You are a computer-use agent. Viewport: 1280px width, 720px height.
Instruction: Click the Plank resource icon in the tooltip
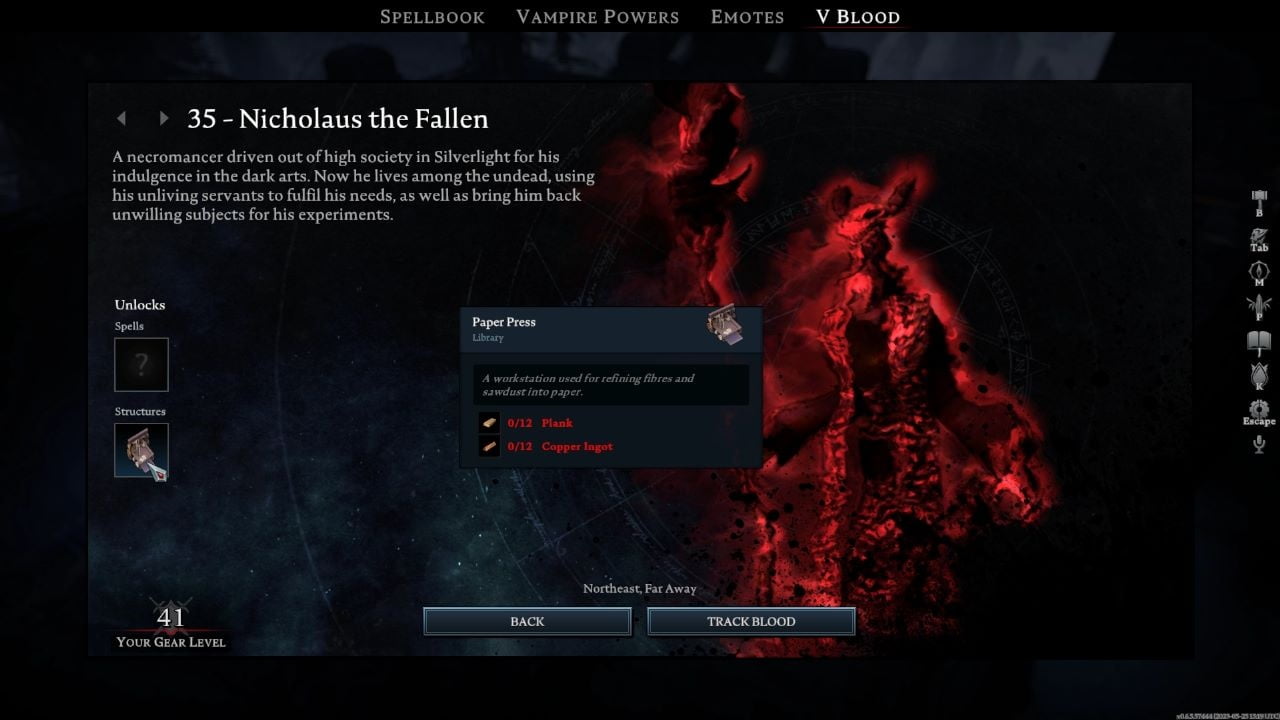click(x=488, y=422)
